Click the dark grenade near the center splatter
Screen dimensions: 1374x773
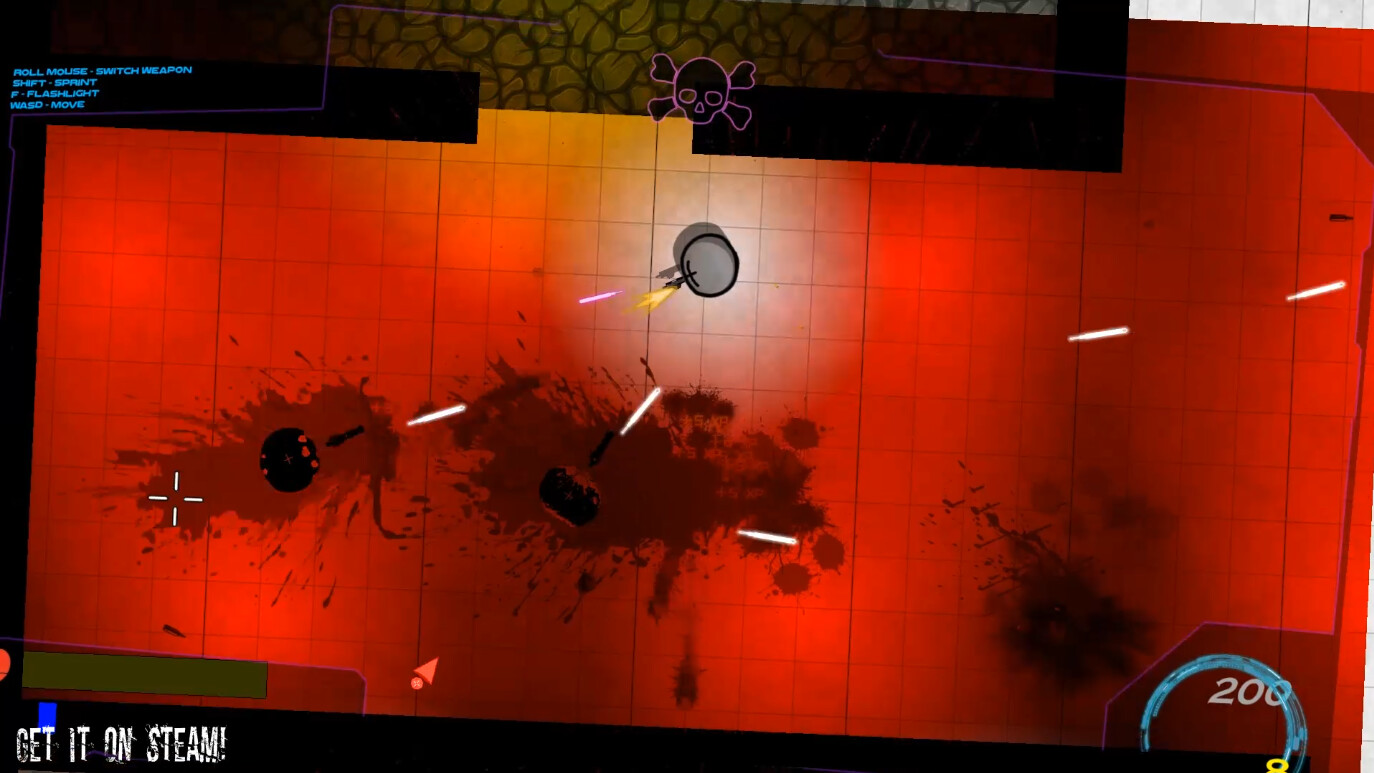coord(571,495)
